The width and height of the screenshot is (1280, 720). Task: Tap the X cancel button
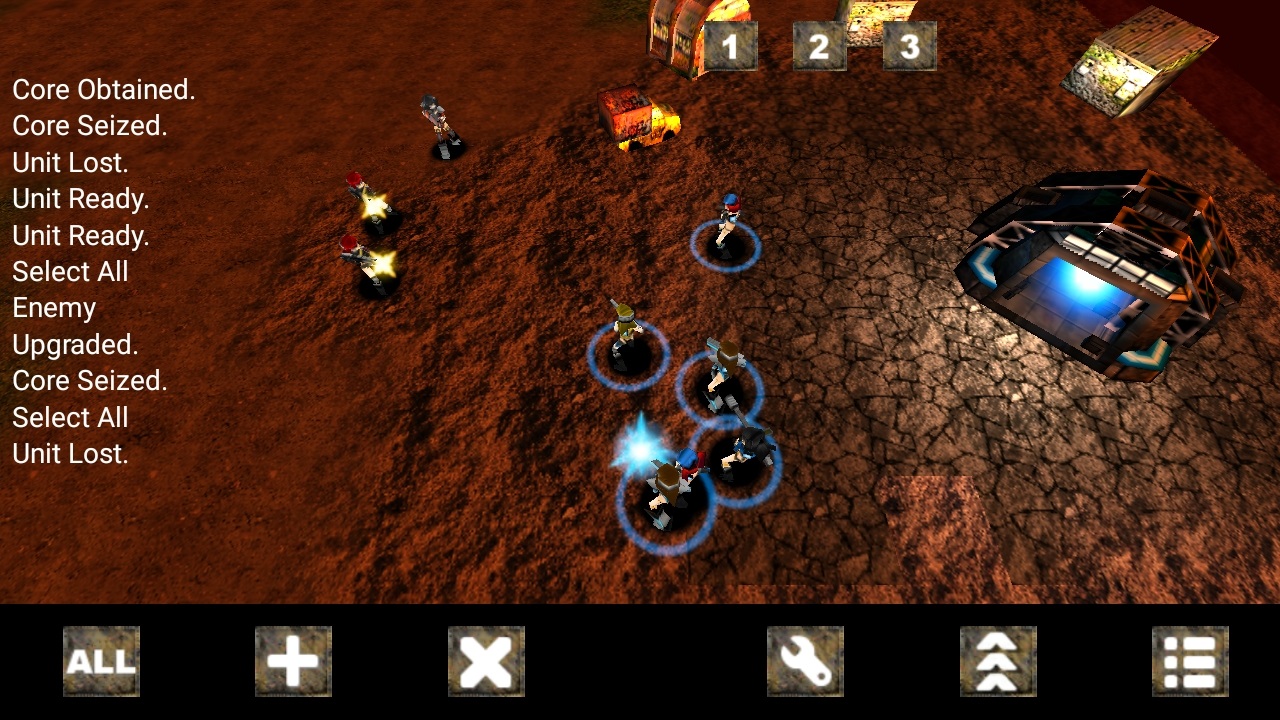[x=486, y=661]
